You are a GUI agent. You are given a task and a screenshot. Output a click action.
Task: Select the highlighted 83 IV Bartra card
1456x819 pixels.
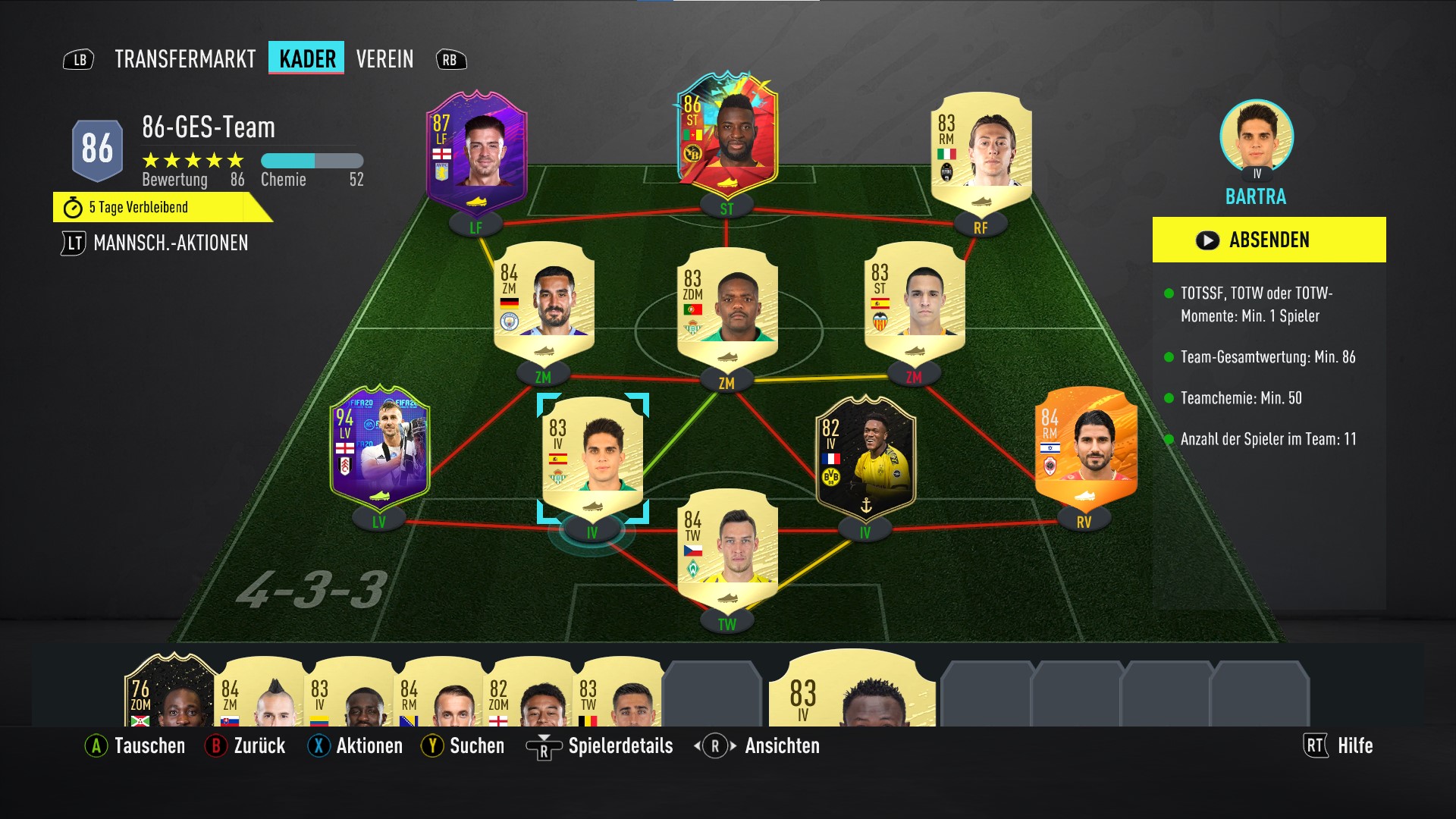[x=593, y=455]
